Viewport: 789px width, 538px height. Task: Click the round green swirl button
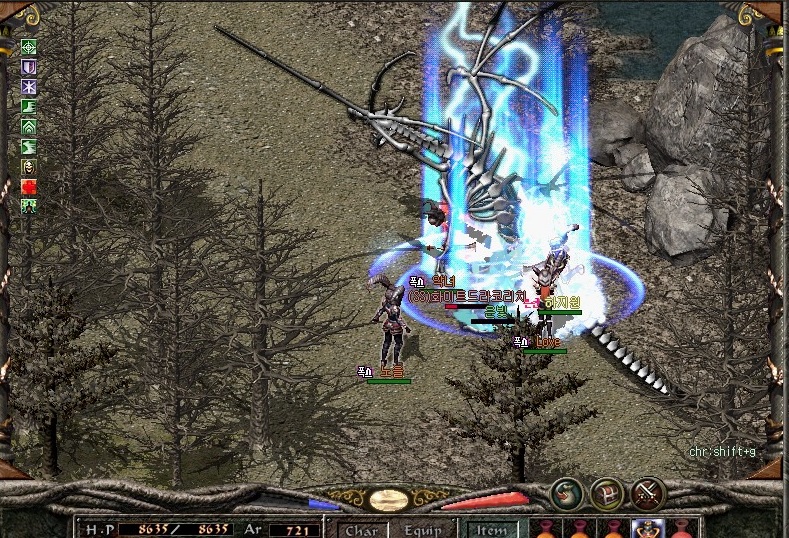click(x=567, y=493)
